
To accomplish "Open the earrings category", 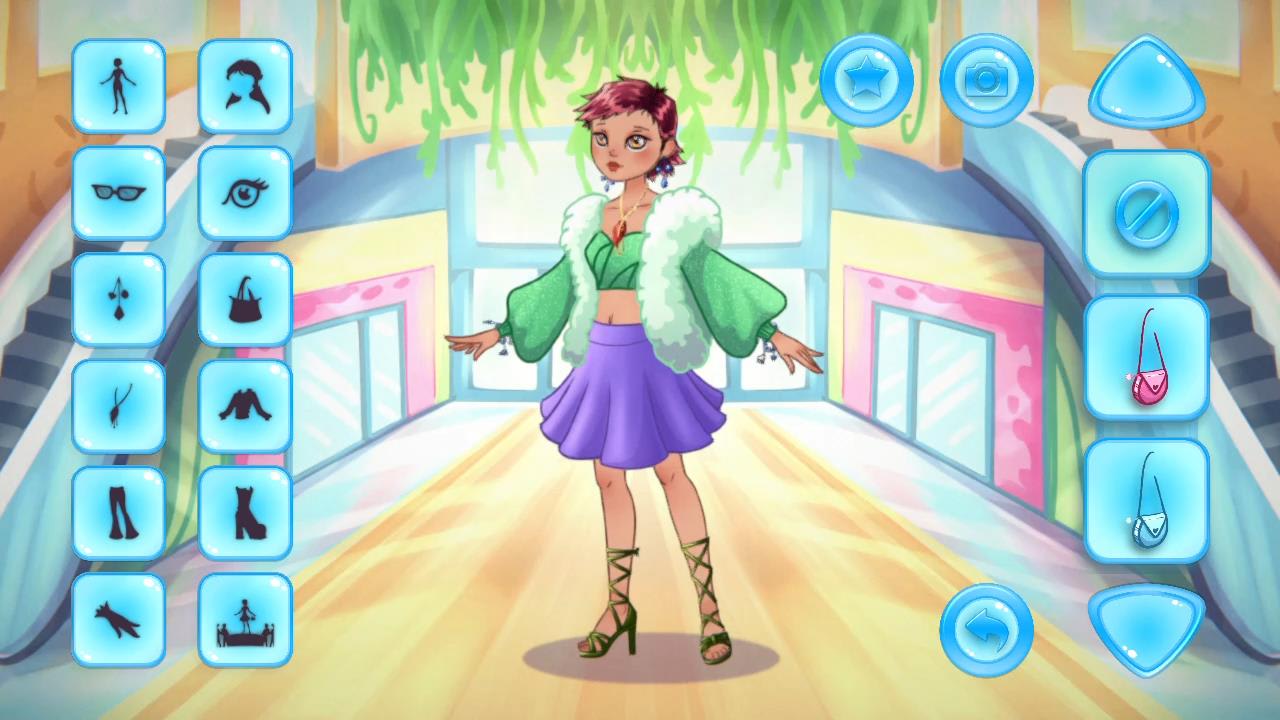I will point(118,298).
